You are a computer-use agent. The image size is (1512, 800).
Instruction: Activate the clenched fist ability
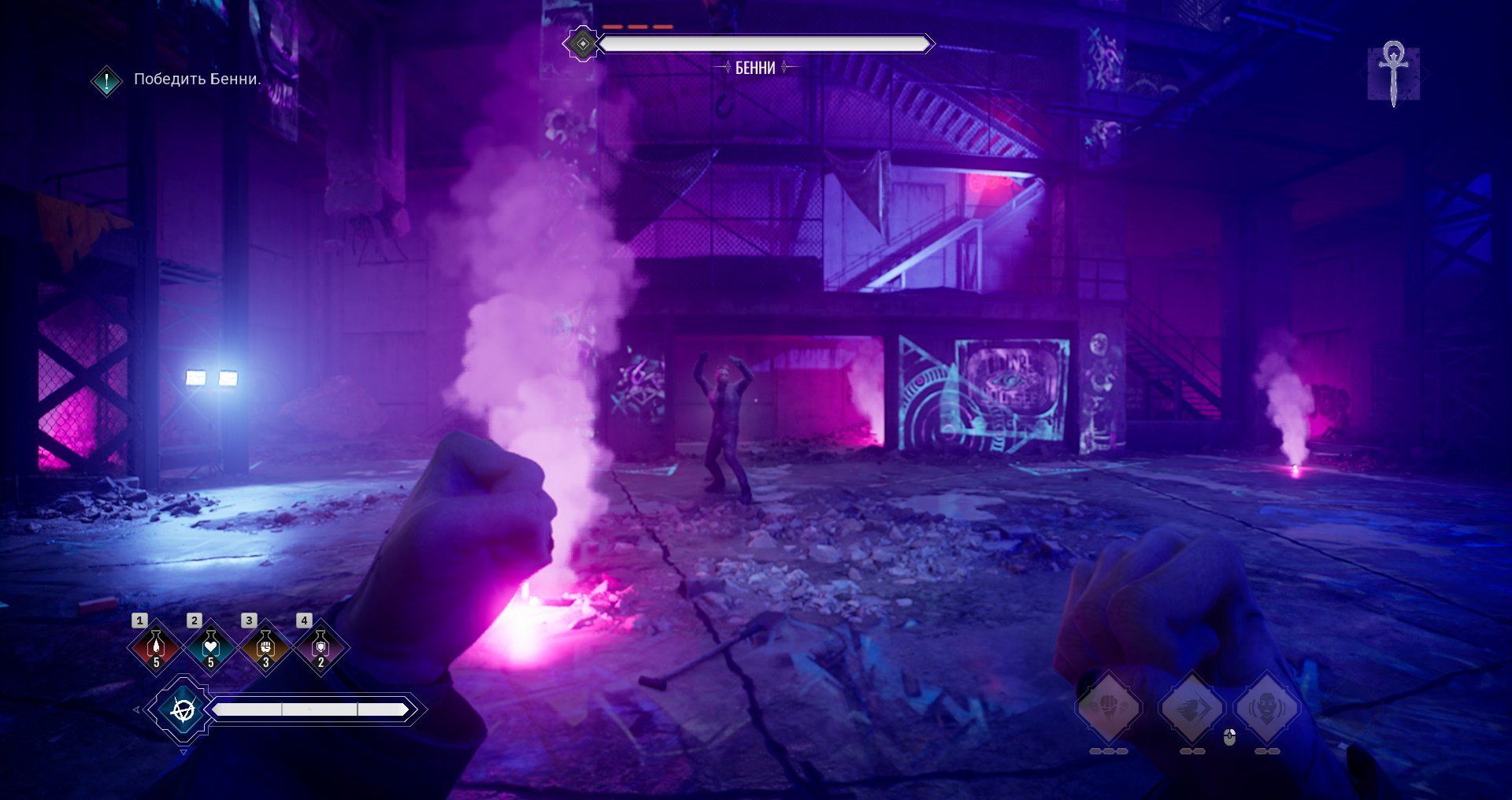[x=1109, y=706]
